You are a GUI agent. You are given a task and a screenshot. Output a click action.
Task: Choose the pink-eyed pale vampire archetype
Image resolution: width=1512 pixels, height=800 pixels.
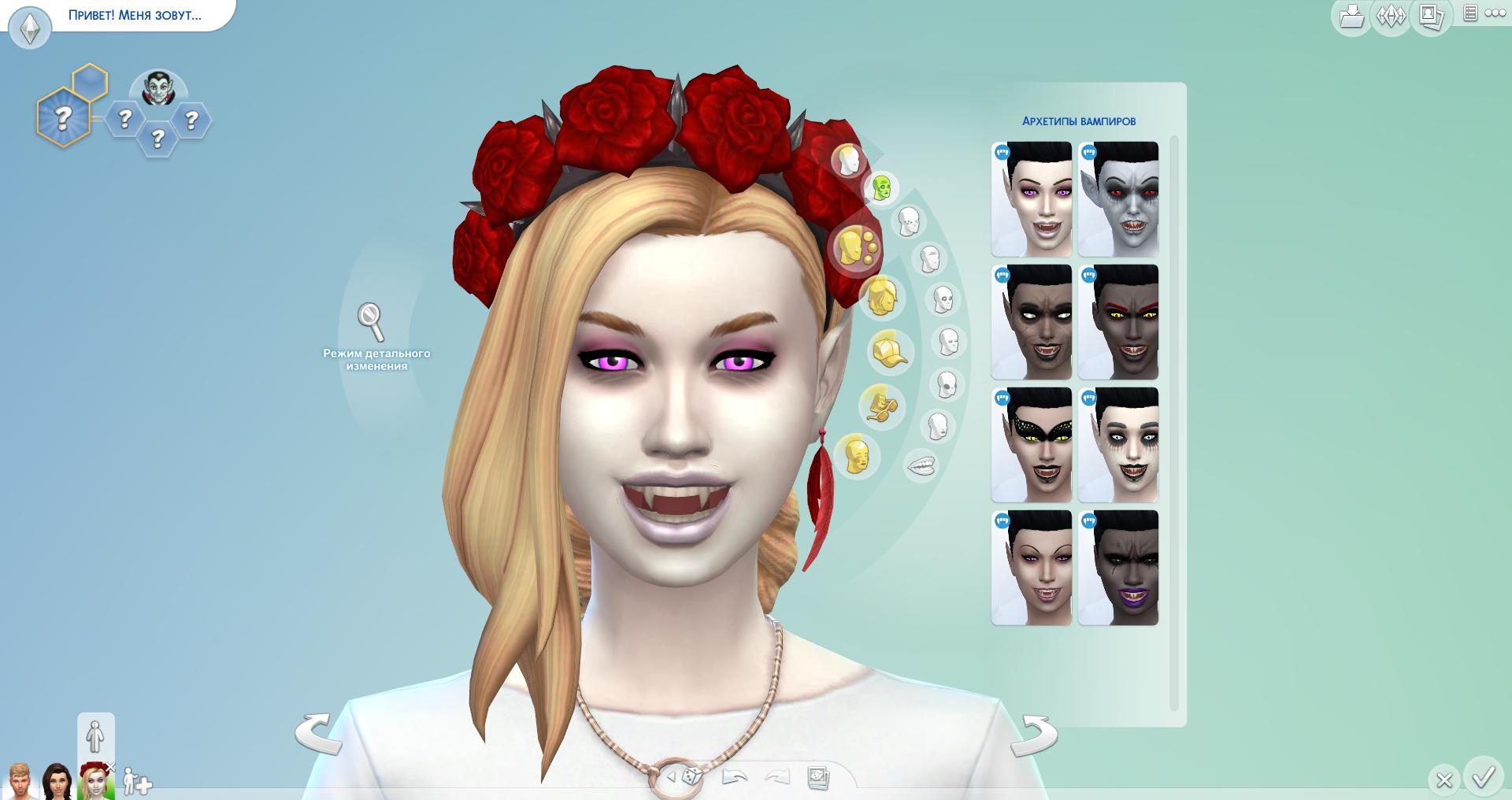click(x=1032, y=199)
